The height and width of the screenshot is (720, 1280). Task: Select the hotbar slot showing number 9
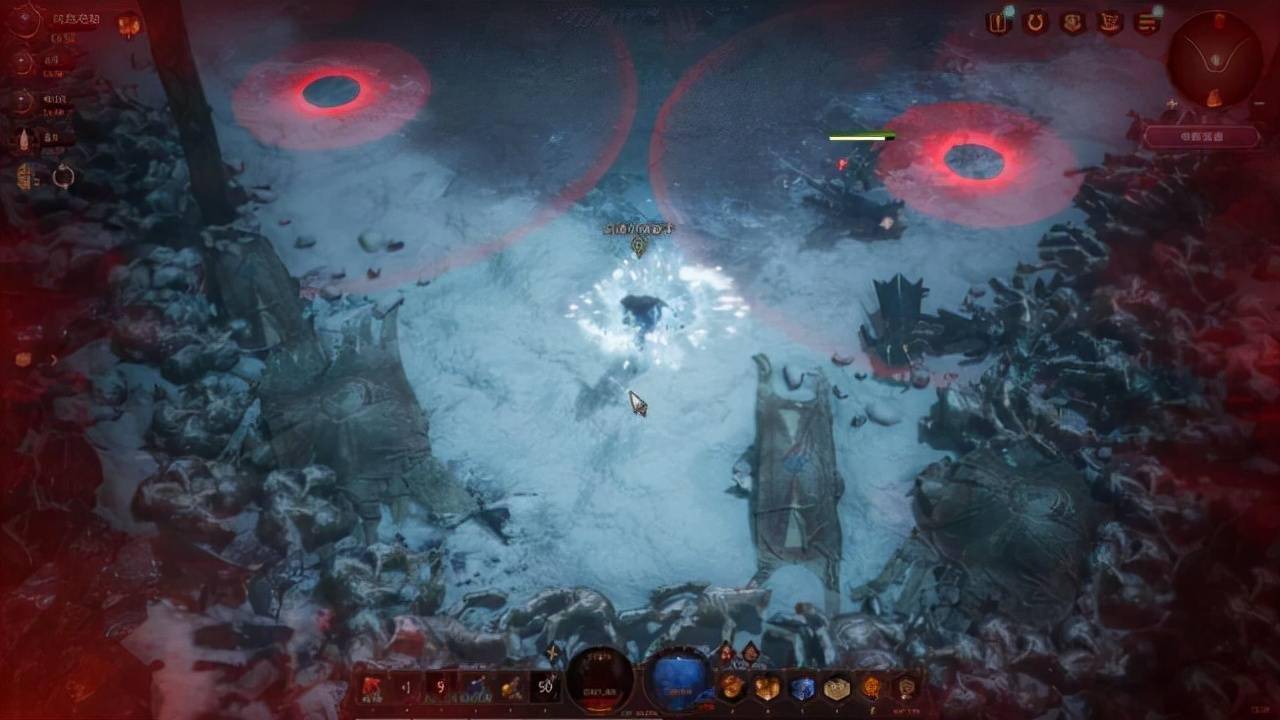click(441, 687)
